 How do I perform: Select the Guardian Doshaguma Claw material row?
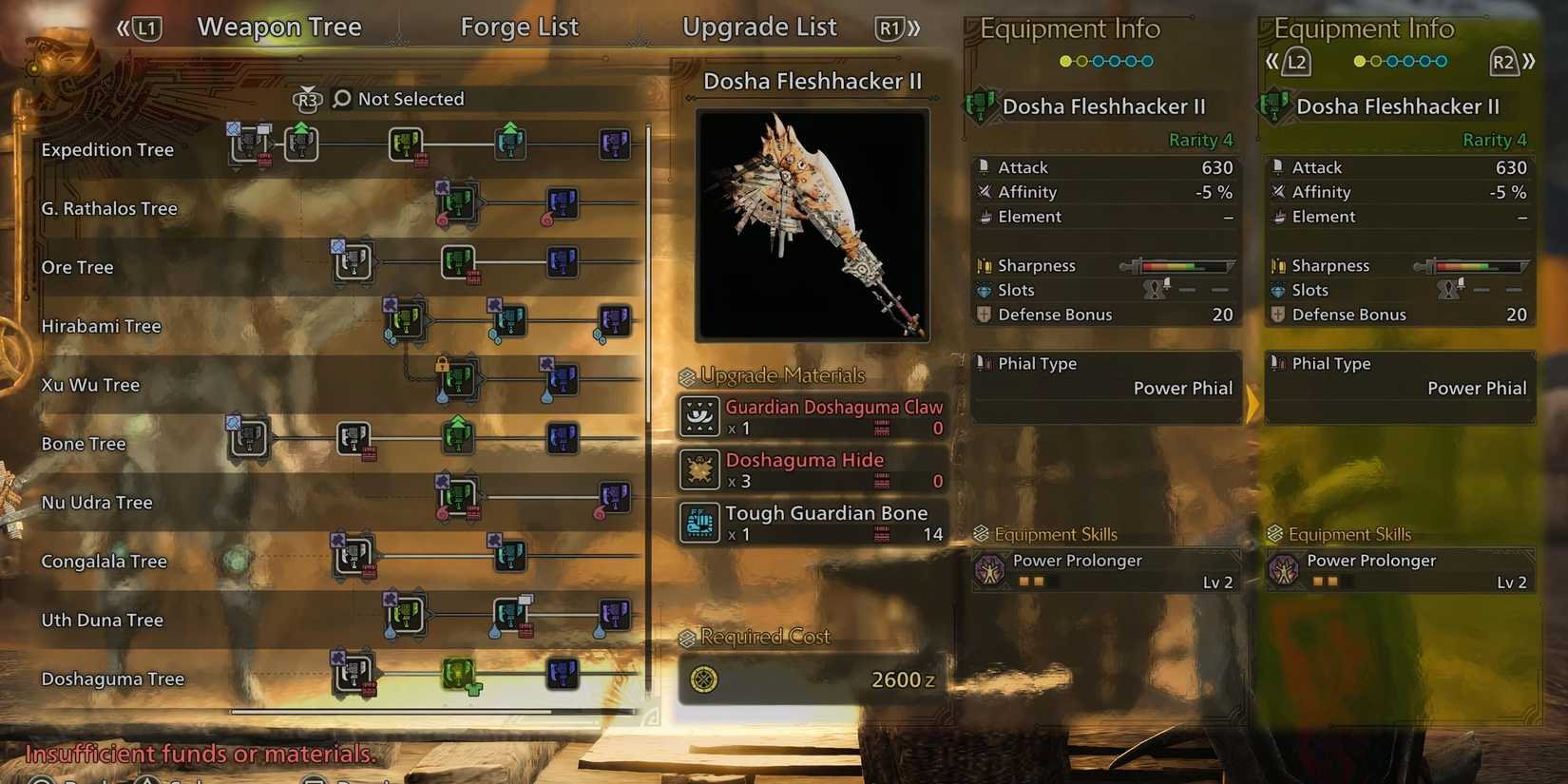pos(813,417)
